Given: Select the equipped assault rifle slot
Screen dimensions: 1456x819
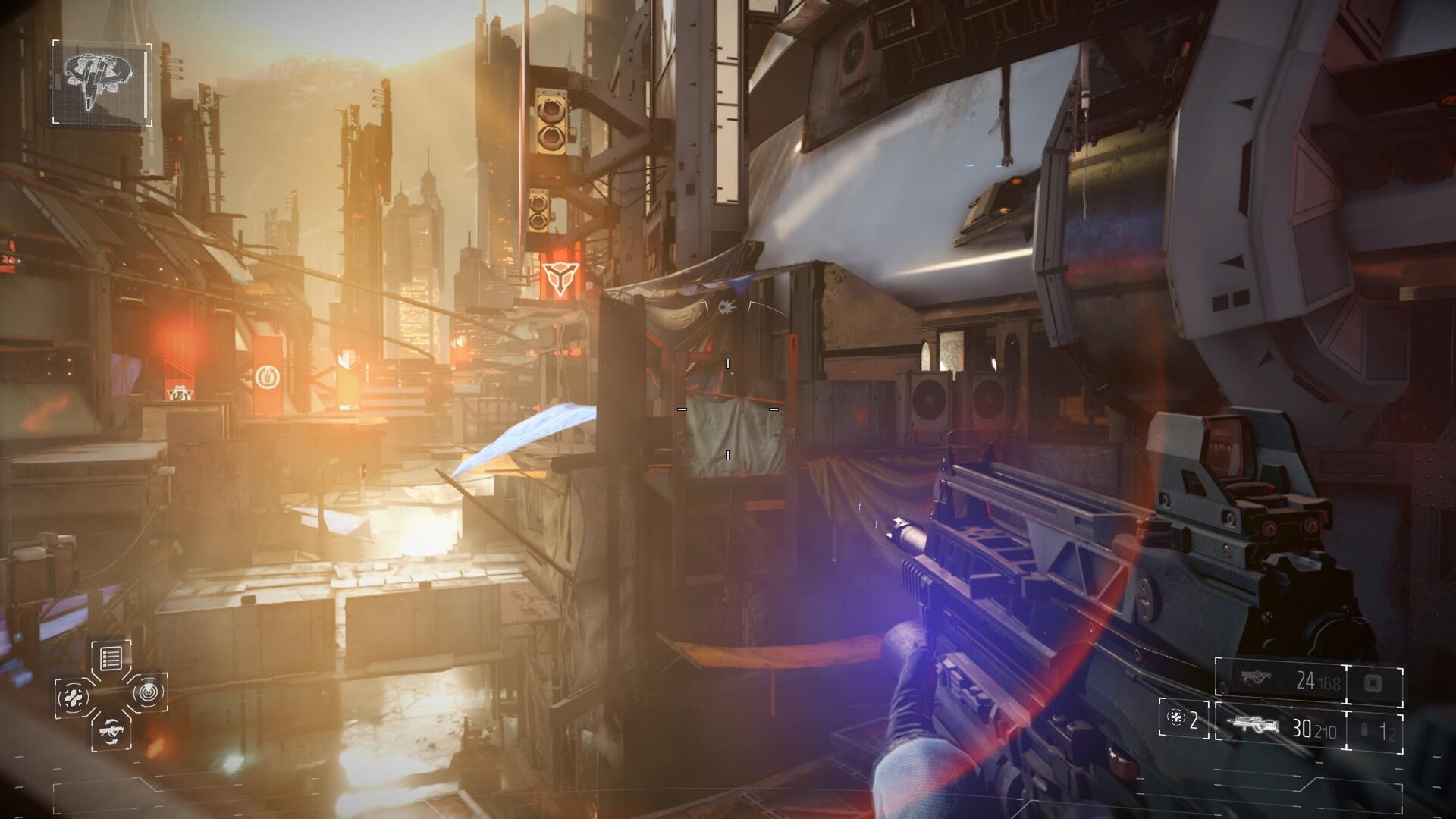Looking at the screenshot, I should 1280,728.
